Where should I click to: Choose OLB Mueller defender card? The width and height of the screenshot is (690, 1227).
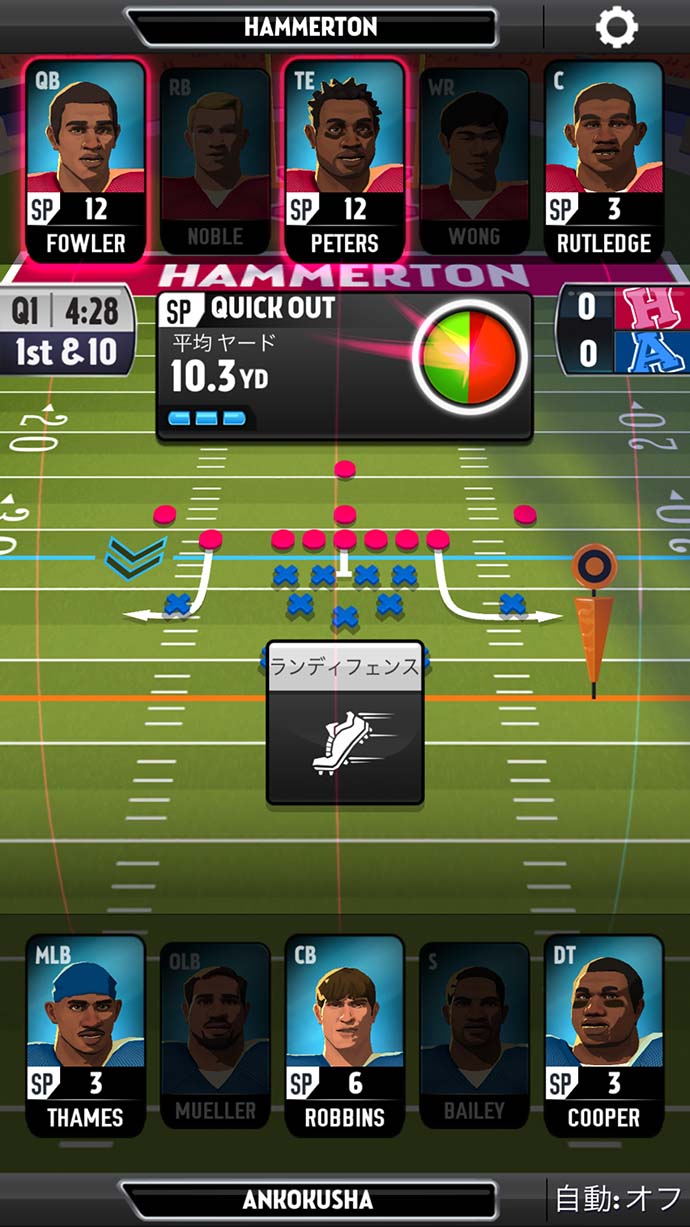[x=215, y=1035]
